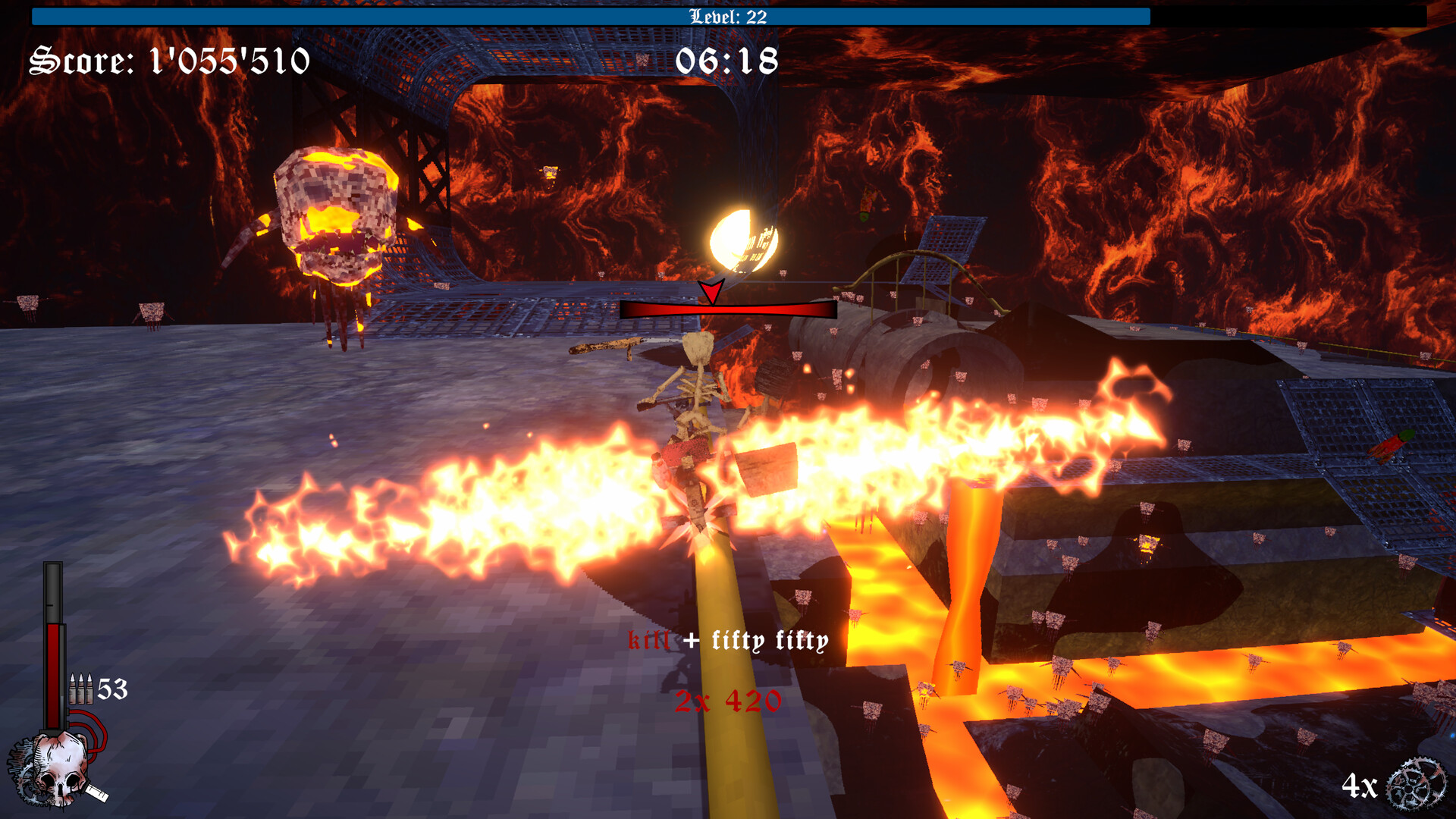The height and width of the screenshot is (819, 1456).
Task: Expand the boss health bar display
Action: [x=726, y=310]
